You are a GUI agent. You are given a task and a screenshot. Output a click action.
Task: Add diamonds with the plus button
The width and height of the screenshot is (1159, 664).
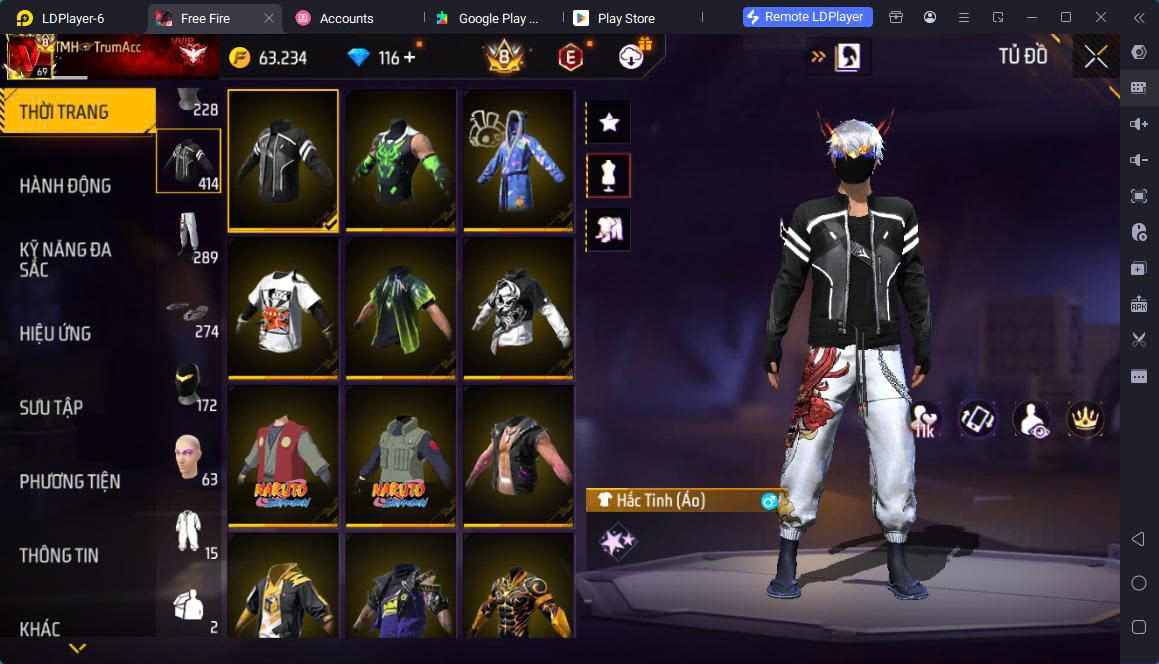[x=410, y=58]
